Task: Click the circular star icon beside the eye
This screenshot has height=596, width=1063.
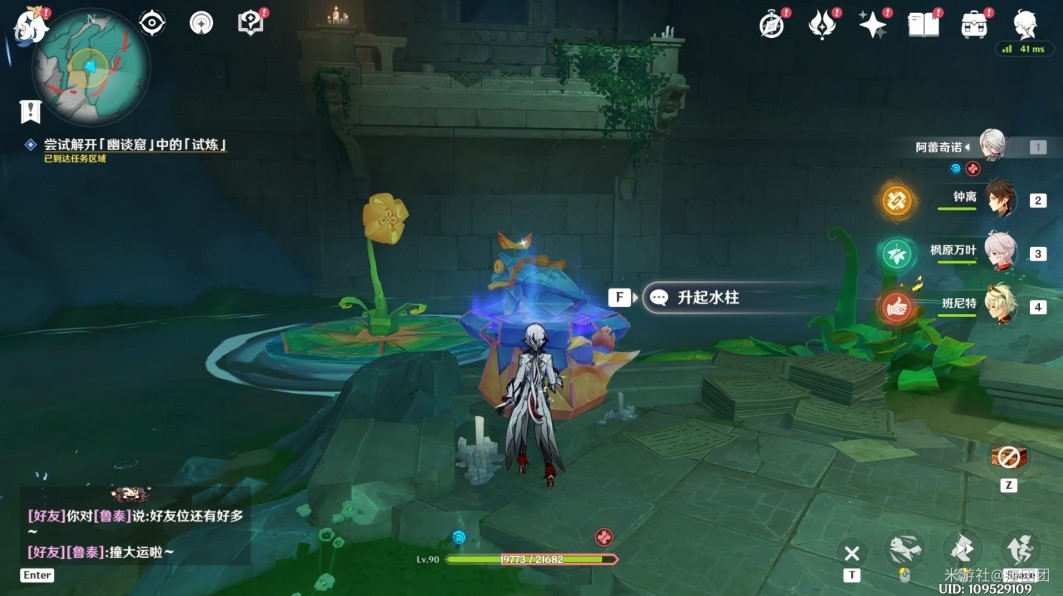Action: (x=201, y=23)
